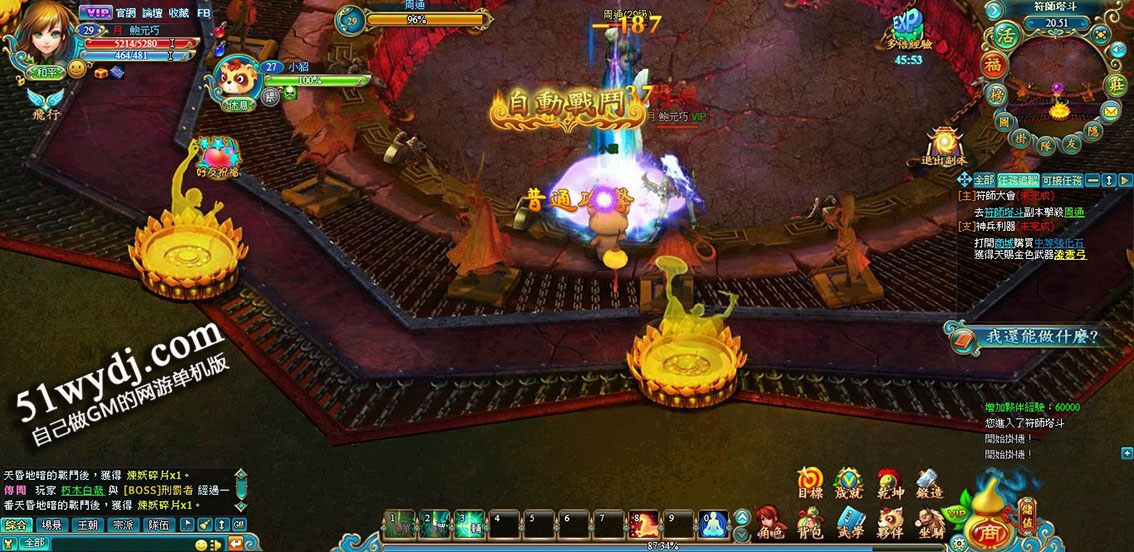This screenshot has width=1134, height=552.
Task: Switch chat to the 場景 tab
Action: [x=51, y=525]
